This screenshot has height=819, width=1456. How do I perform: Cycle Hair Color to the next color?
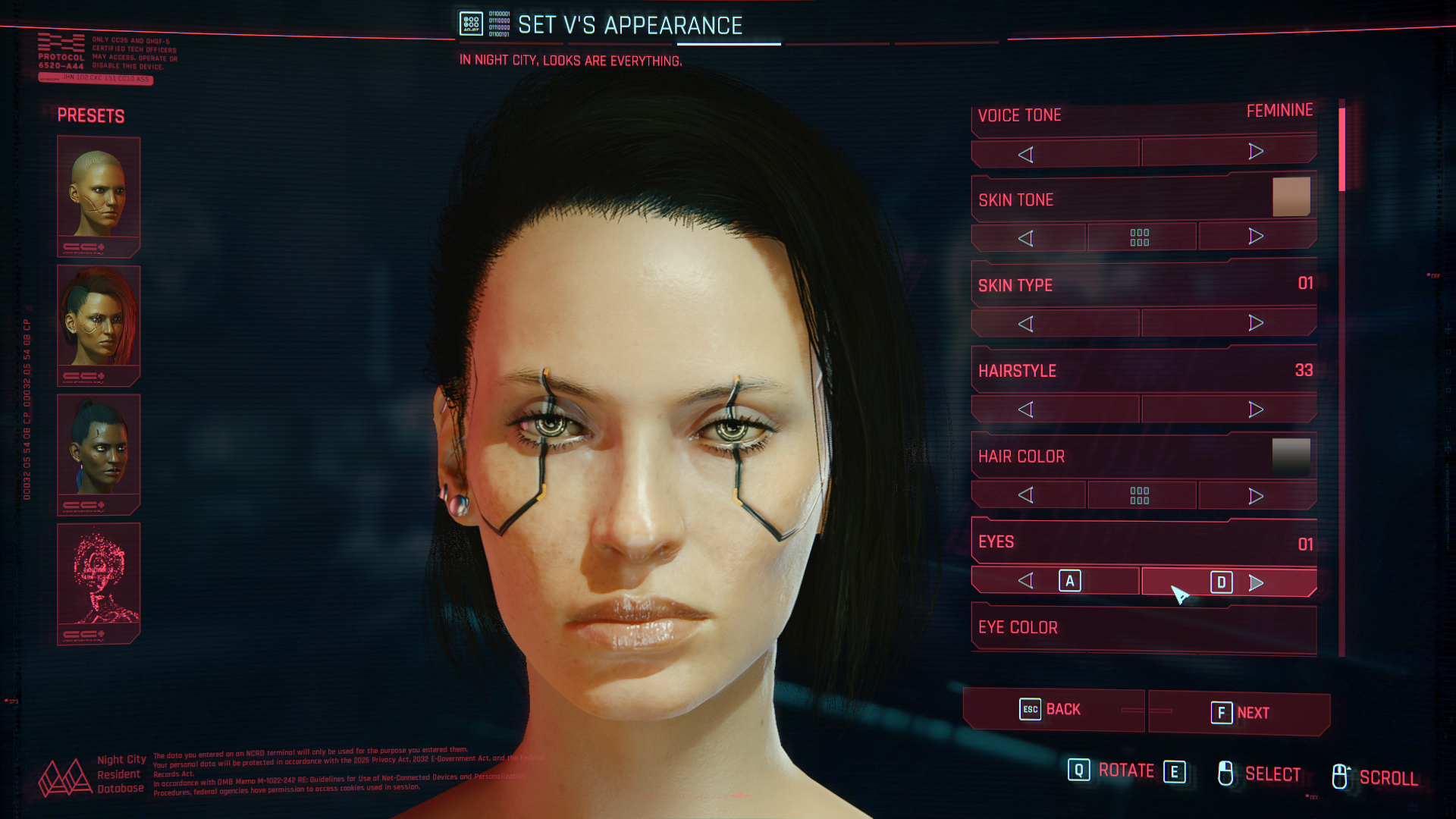coord(1257,496)
